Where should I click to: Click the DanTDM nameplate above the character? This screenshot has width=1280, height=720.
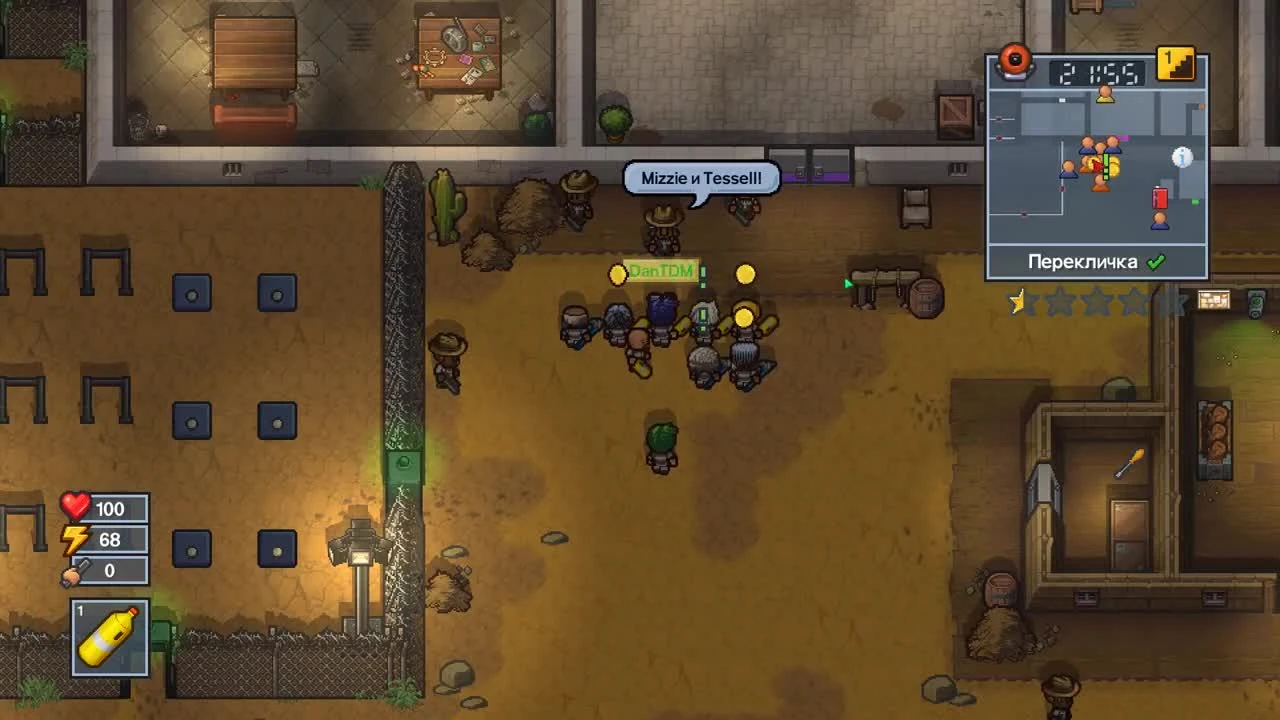click(661, 271)
